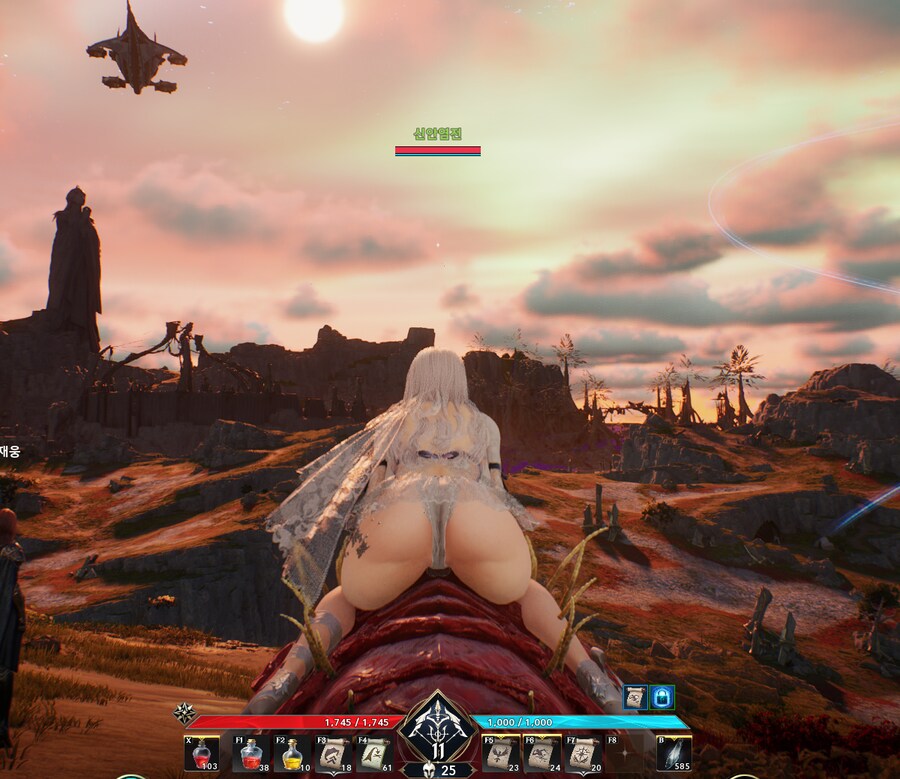Use the F6 scroll with count 24
The height and width of the screenshot is (779, 900).
click(541, 753)
